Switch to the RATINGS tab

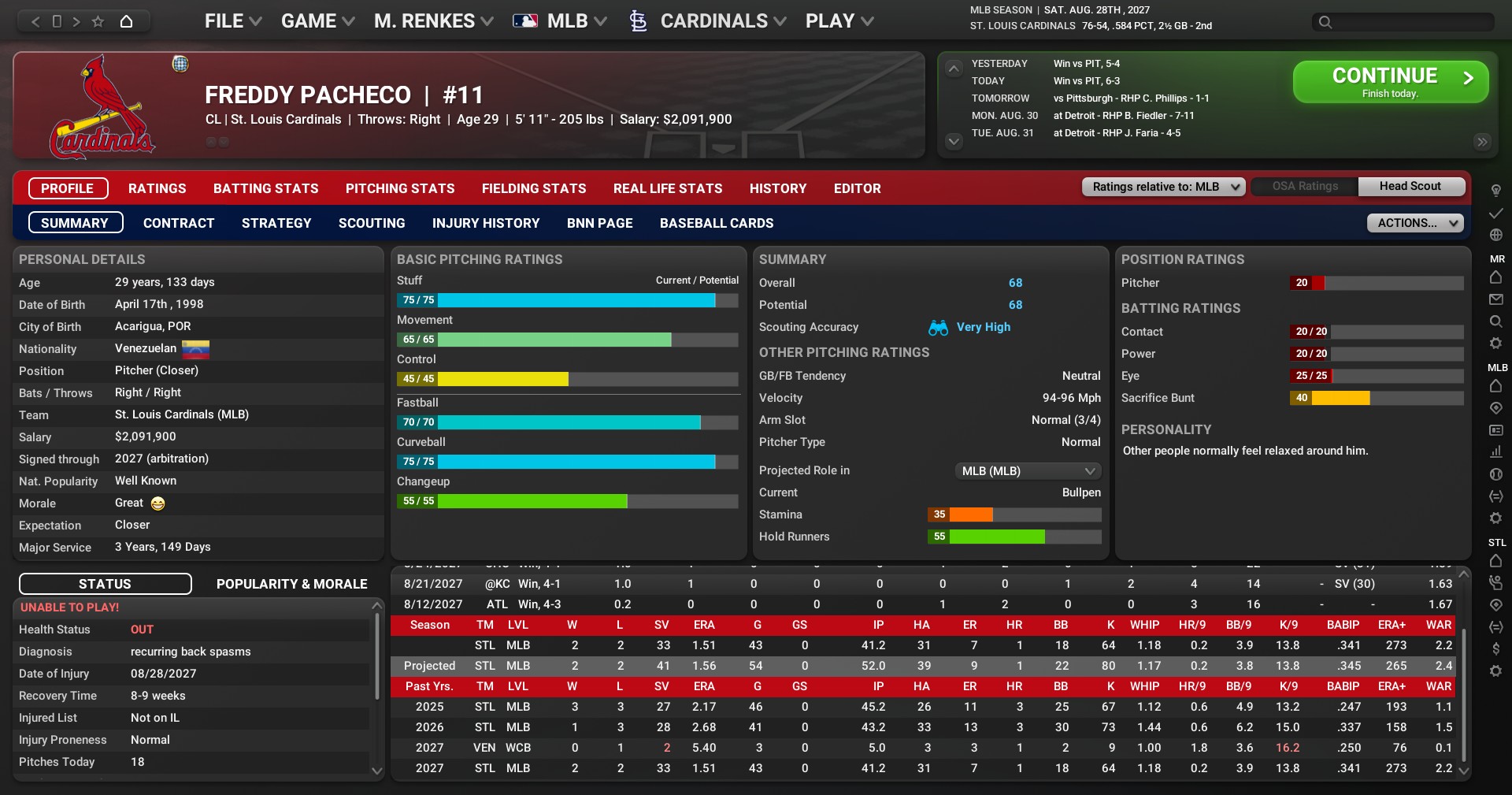click(157, 189)
